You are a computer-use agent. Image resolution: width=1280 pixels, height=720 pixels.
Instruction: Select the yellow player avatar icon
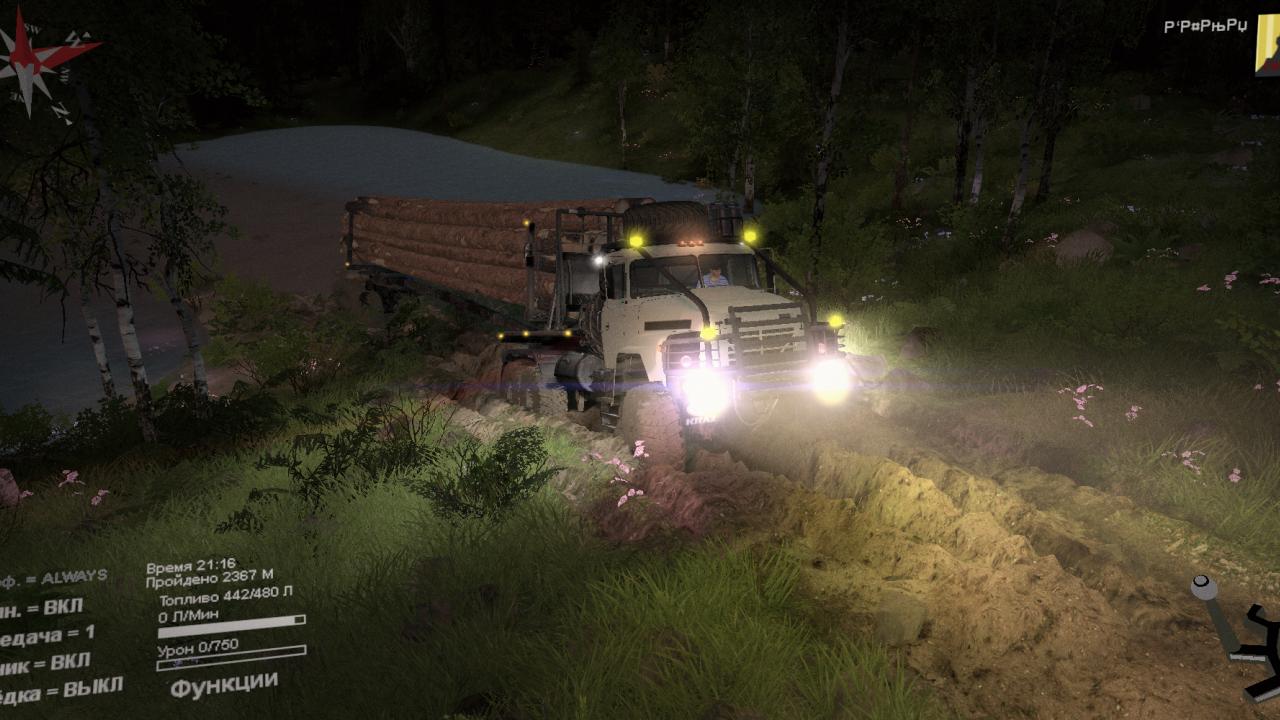point(1267,45)
